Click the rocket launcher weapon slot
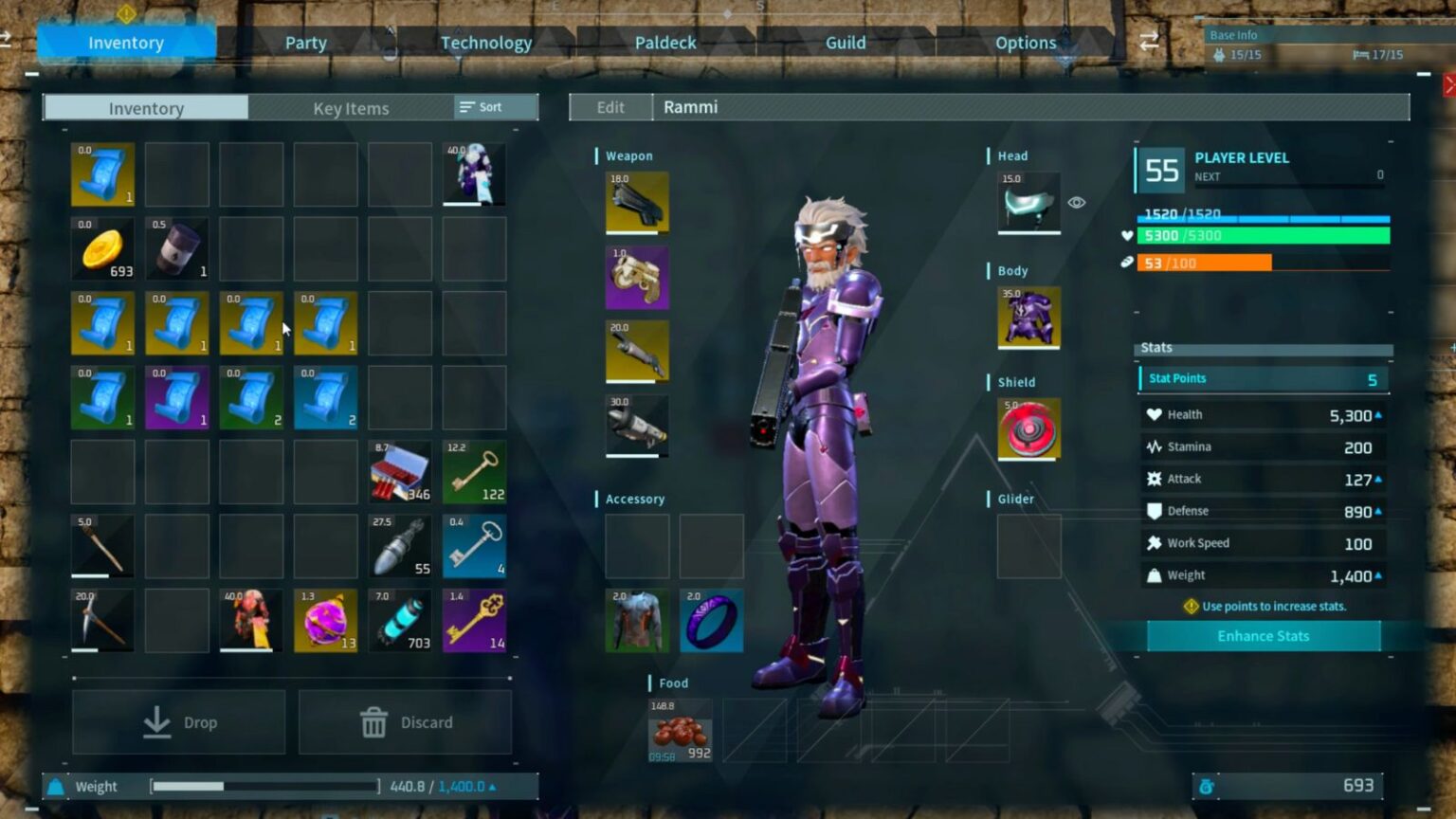 pyautogui.click(x=636, y=424)
